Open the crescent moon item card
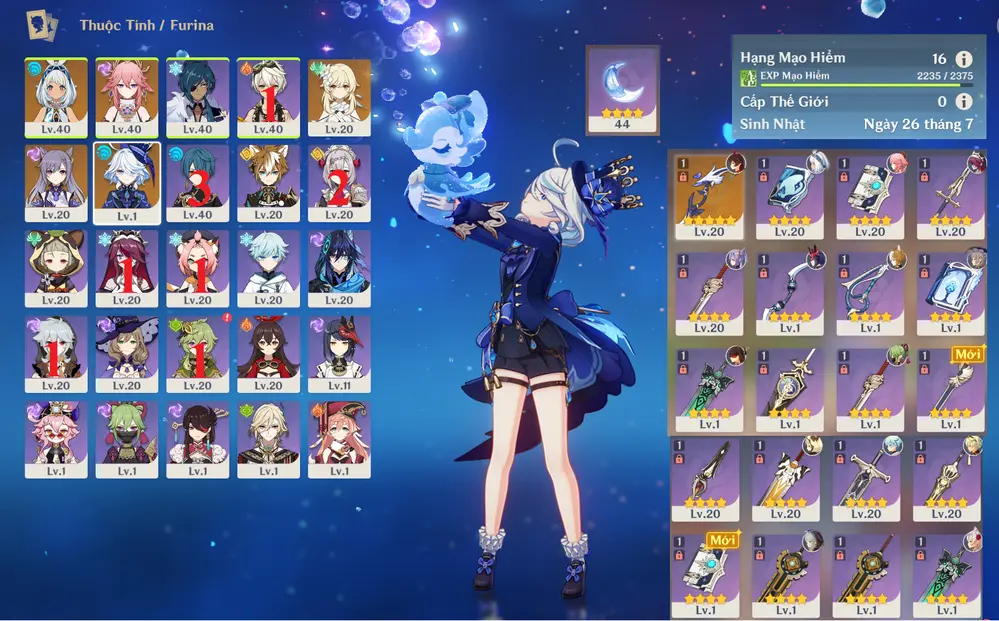The image size is (999, 621). [x=621, y=89]
